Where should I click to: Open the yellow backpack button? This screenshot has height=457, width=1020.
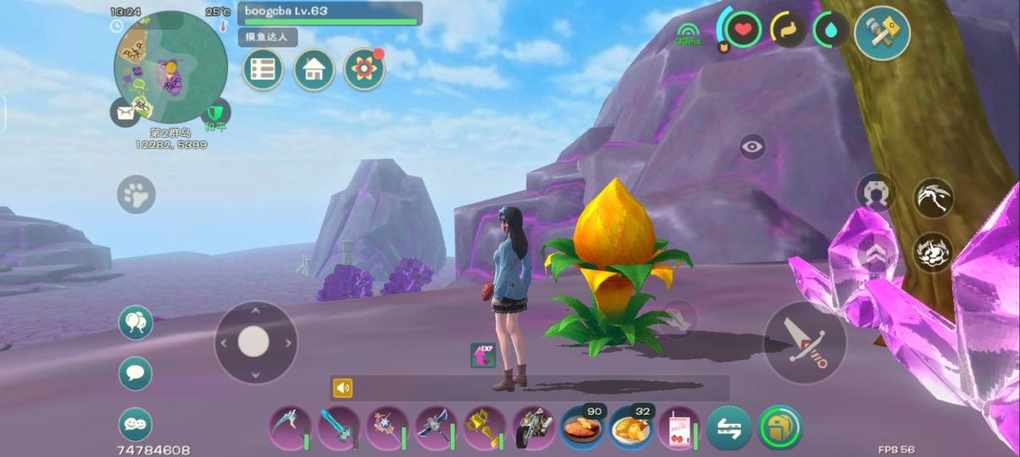tap(780, 427)
